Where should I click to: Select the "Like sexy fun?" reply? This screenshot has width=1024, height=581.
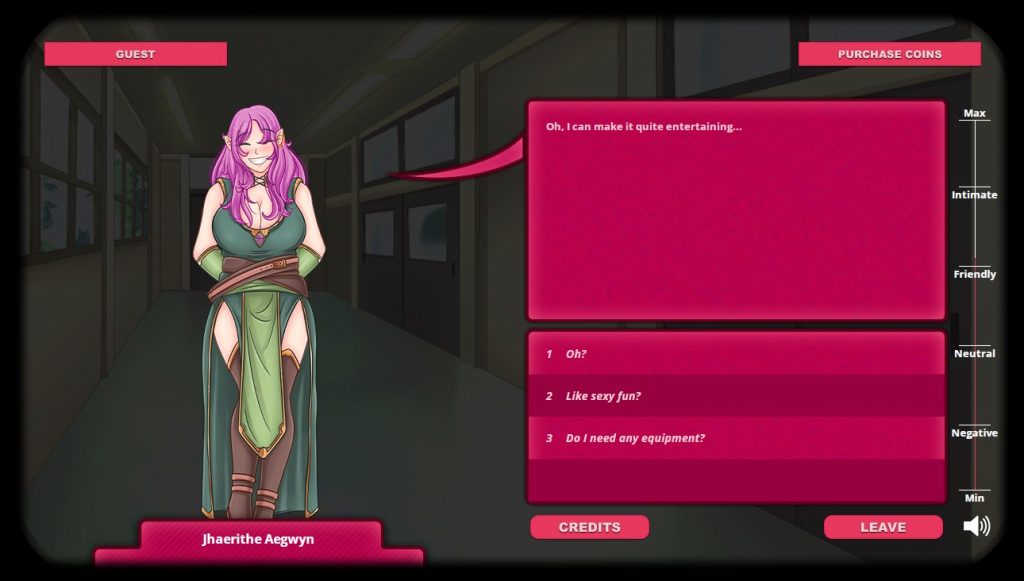pyautogui.click(x=735, y=396)
